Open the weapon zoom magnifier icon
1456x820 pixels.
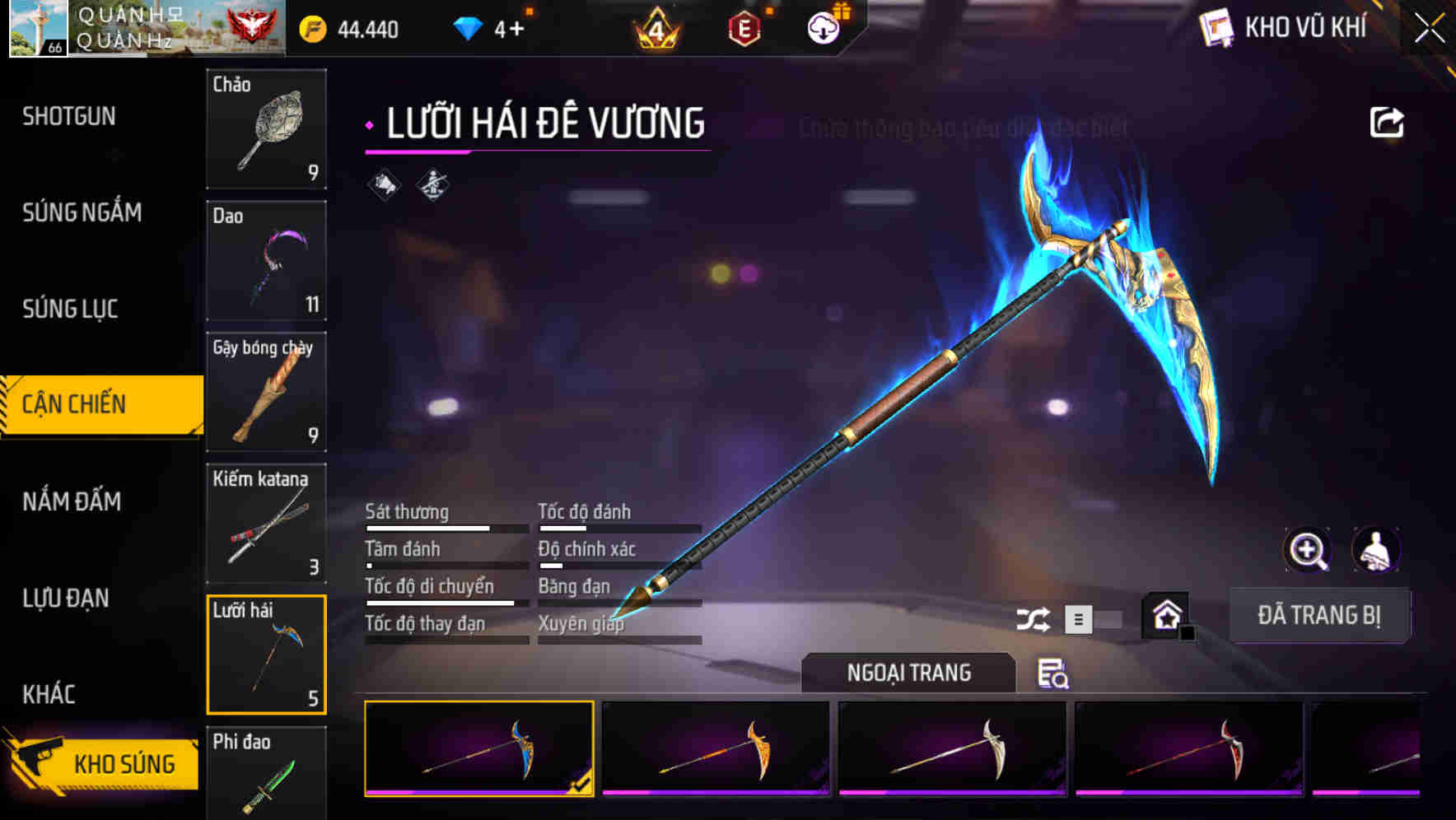click(x=1308, y=550)
